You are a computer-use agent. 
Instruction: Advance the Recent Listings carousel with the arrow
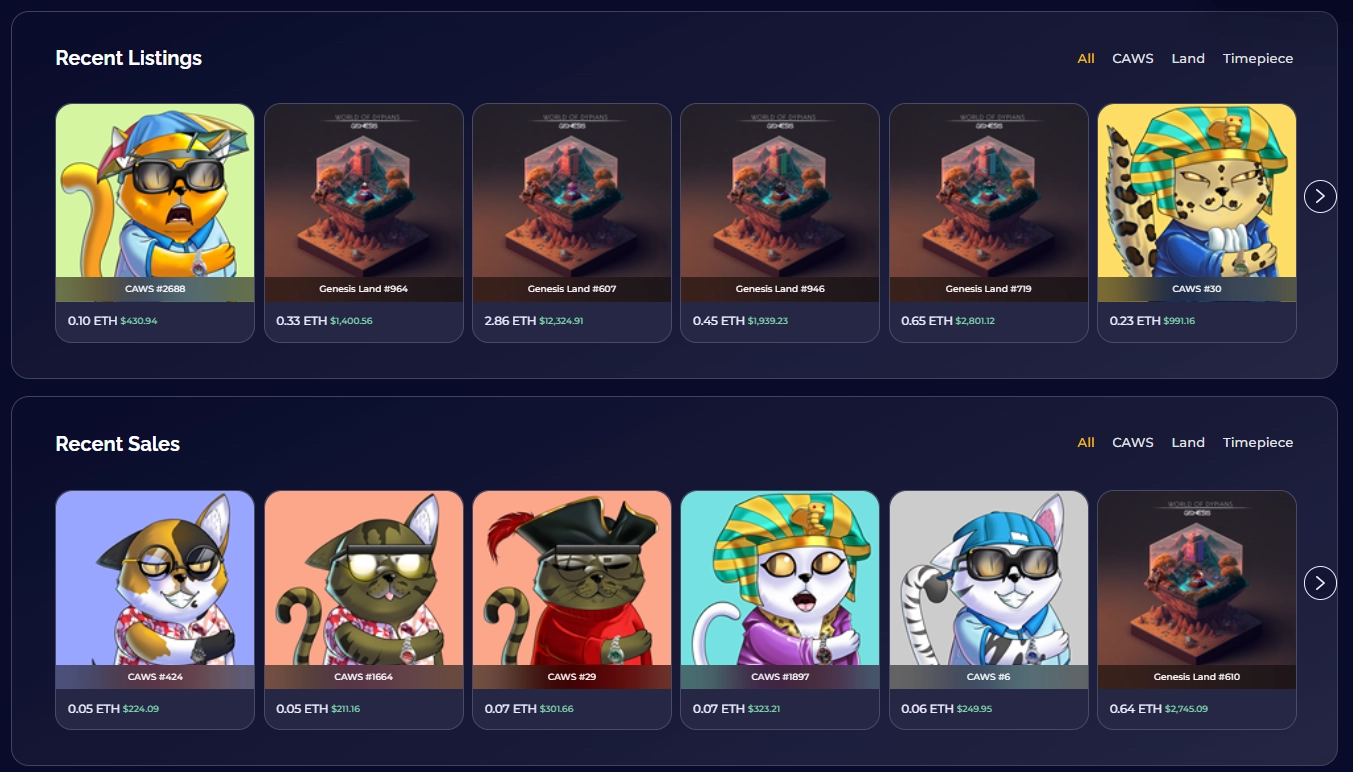click(1319, 196)
